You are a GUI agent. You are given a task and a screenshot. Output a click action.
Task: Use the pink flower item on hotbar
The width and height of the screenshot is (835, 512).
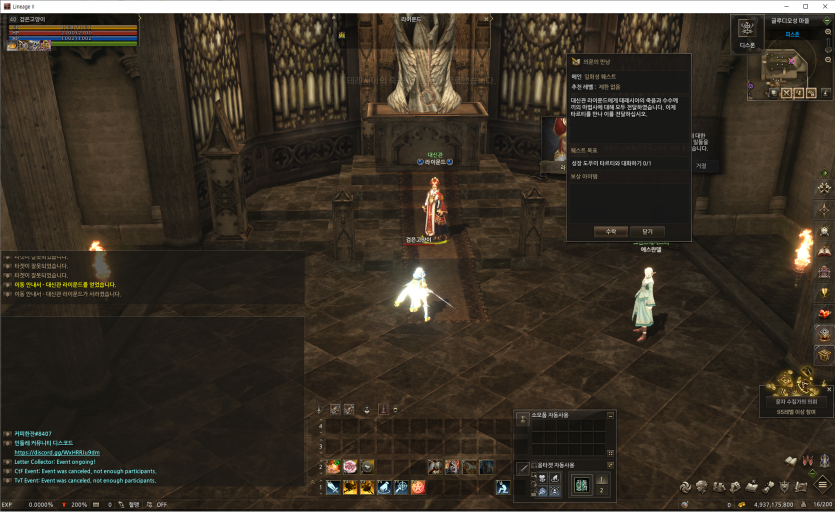coord(350,466)
